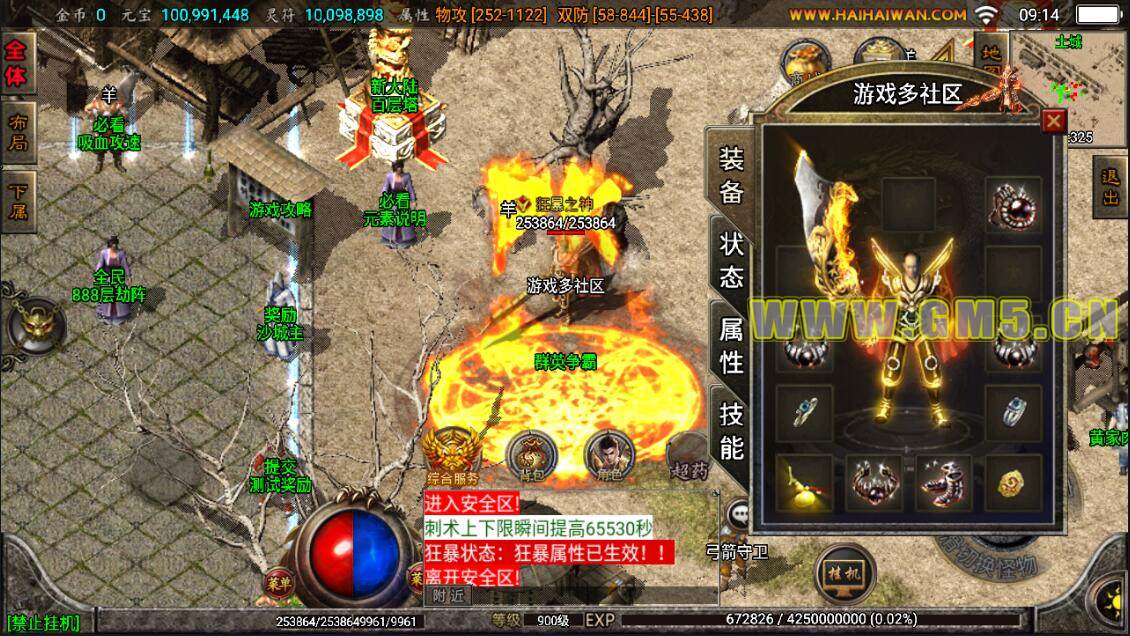Open the 角色 (Character) portrait button
The height and width of the screenshot is (636, 1130).
609,455
